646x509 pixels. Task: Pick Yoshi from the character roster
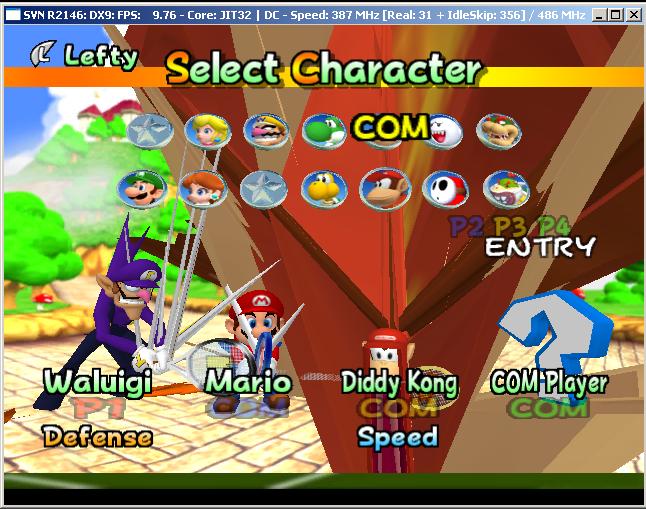[x=324, y=130]
